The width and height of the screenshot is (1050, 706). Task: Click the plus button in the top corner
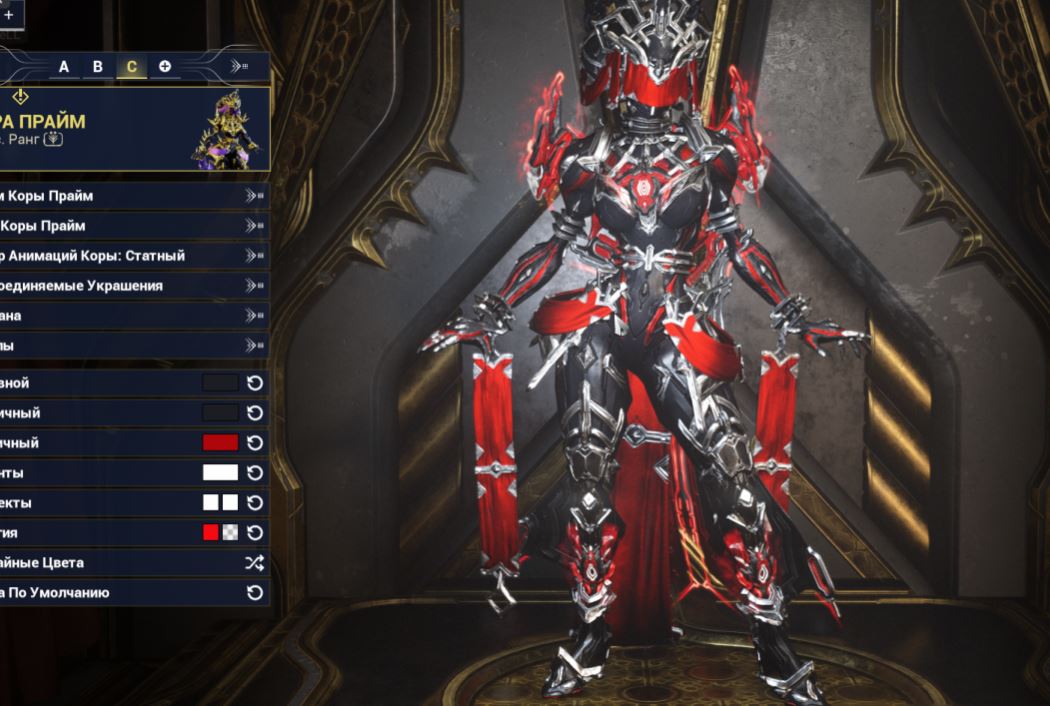click(8, 16)
